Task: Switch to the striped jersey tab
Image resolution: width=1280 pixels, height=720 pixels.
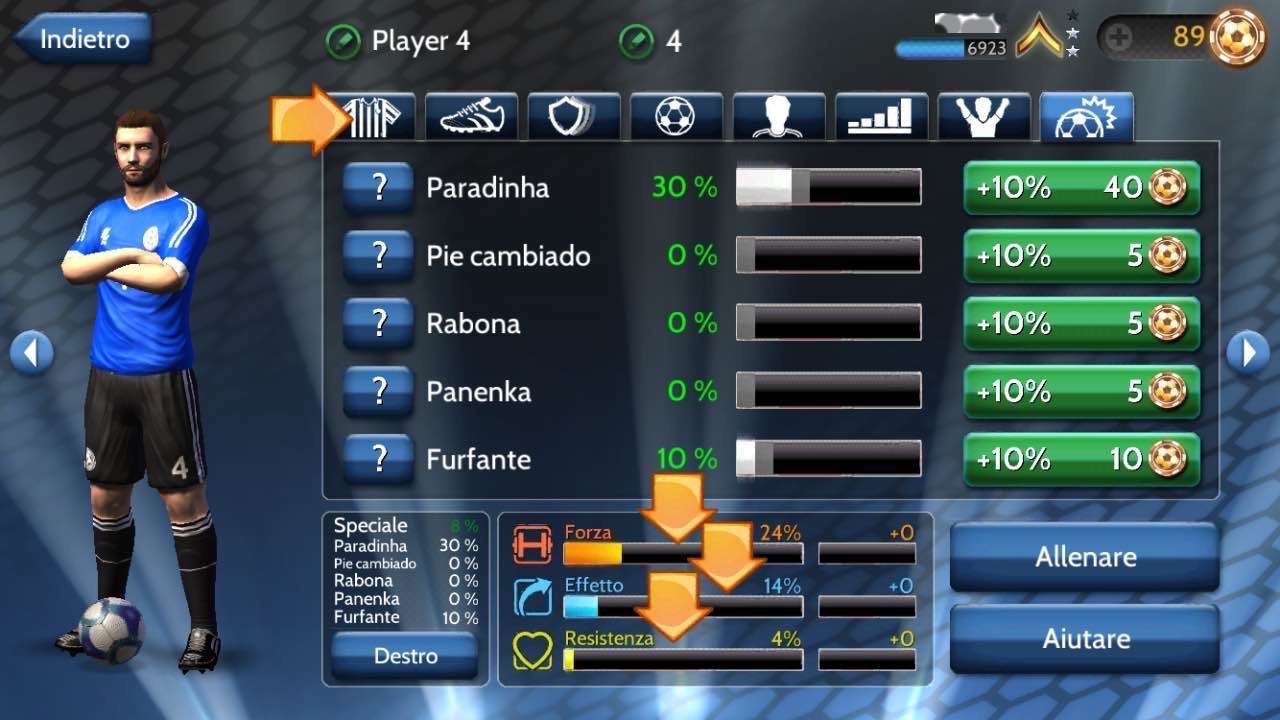Action: coord(378,117)
